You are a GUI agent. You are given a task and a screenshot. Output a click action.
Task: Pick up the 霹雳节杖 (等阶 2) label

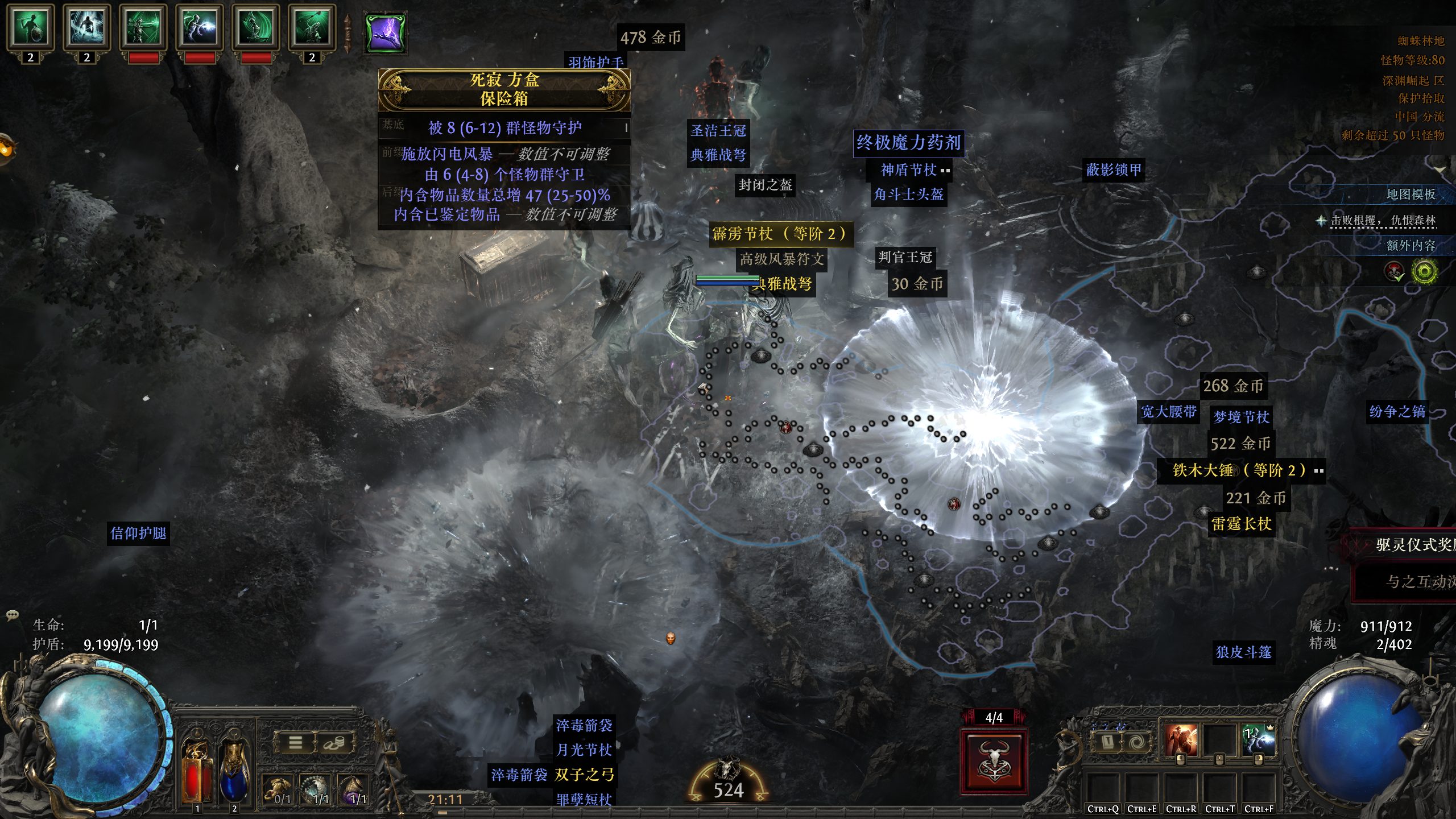pyautogui.click(x=780, y=234)
